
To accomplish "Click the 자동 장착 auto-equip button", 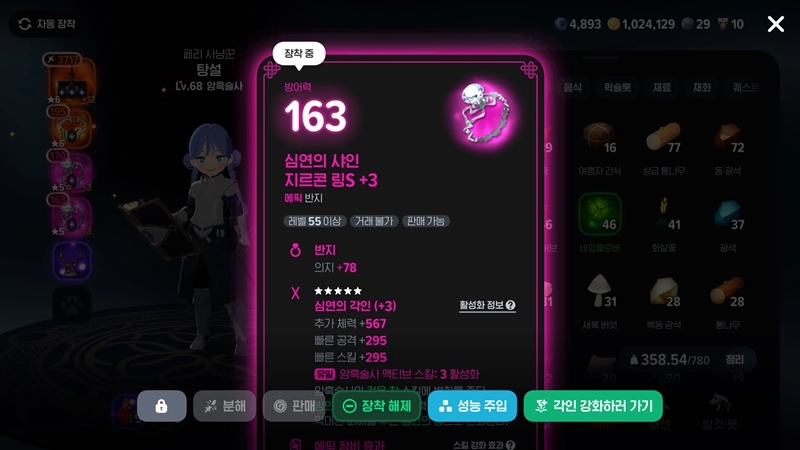I will coord(46,24).
